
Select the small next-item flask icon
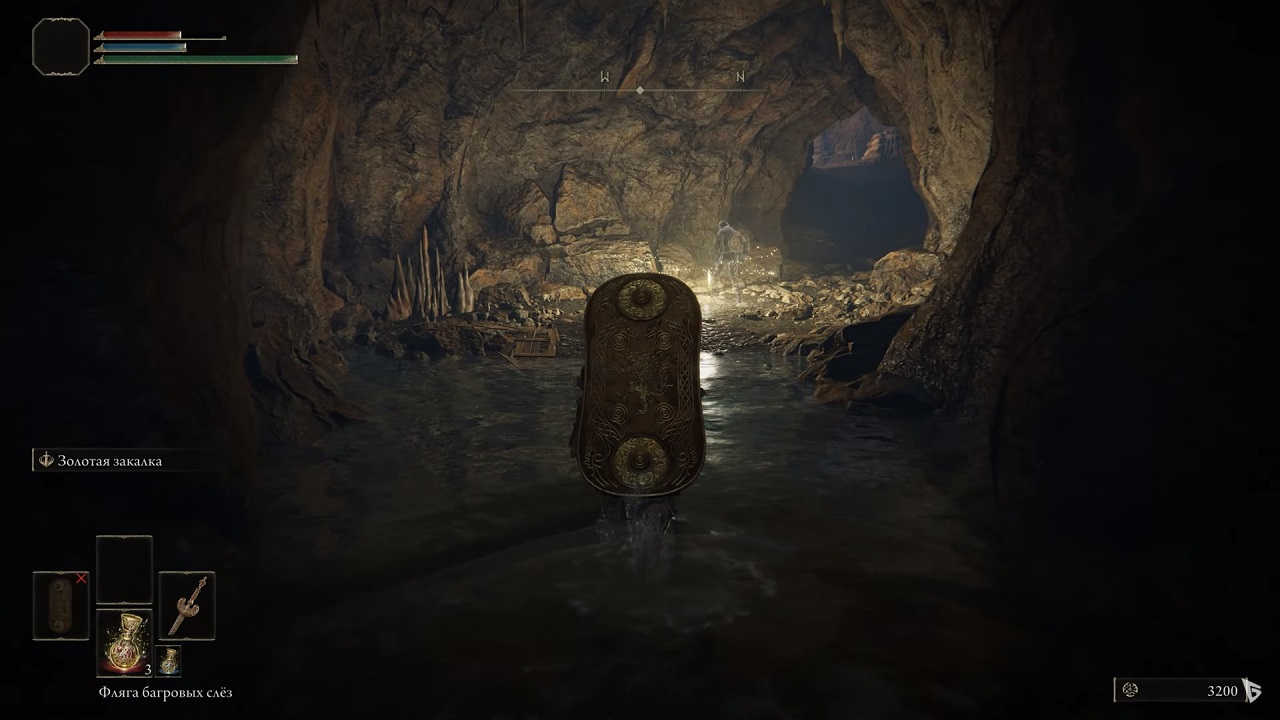point(168,661)
